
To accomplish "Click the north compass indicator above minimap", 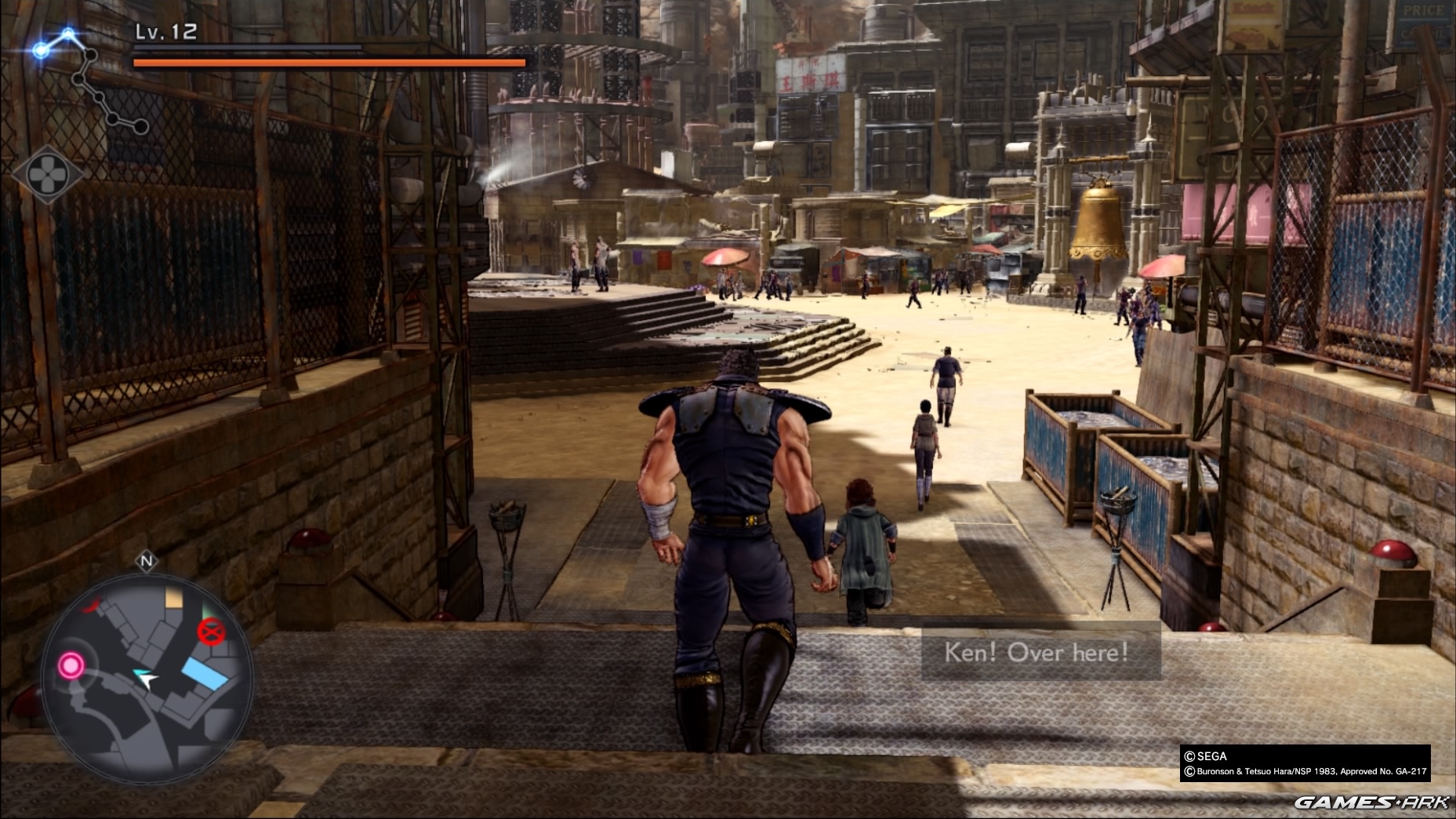I will 147,561.
